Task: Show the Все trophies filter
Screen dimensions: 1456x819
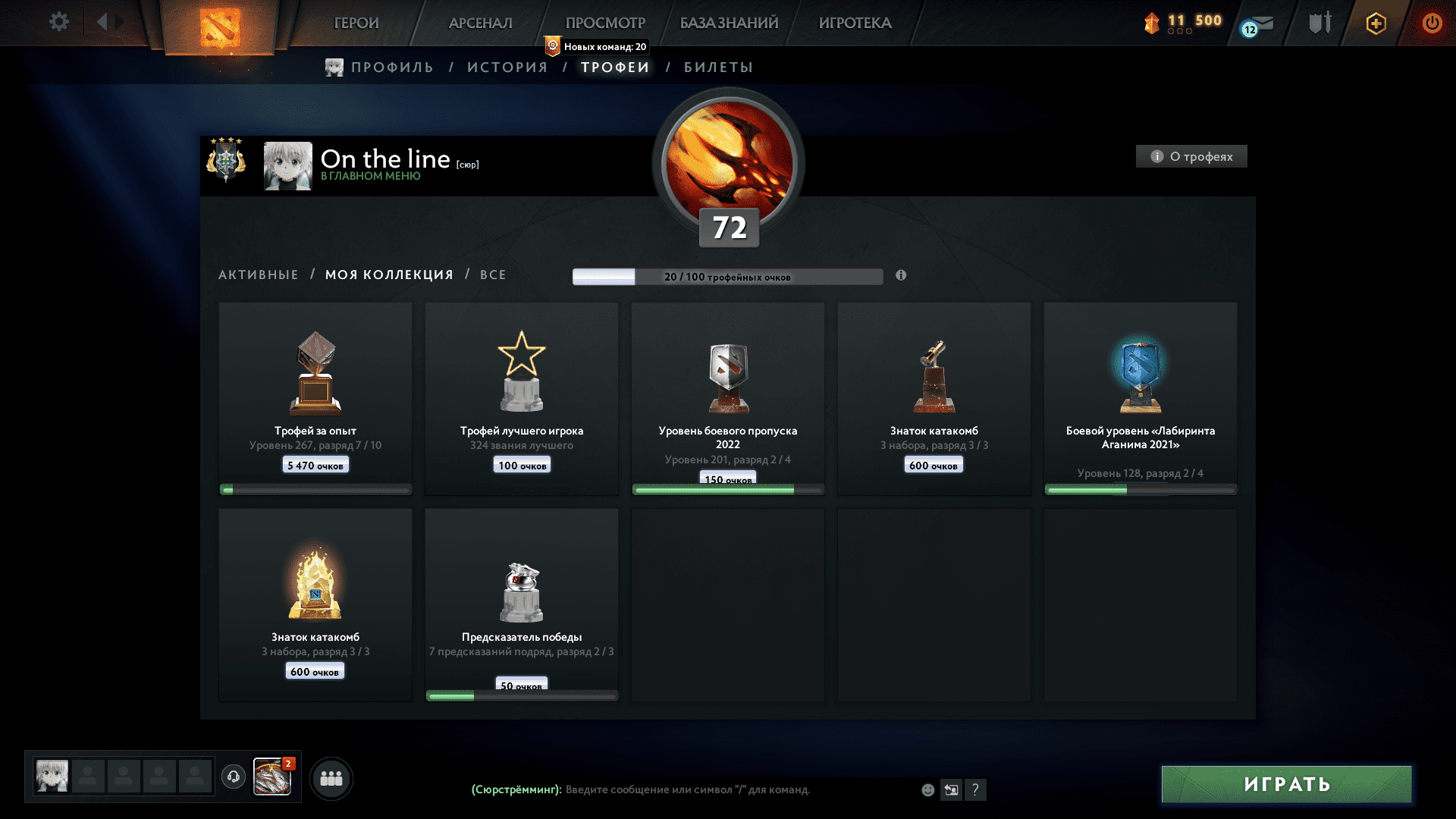Action: pos(493,275)
